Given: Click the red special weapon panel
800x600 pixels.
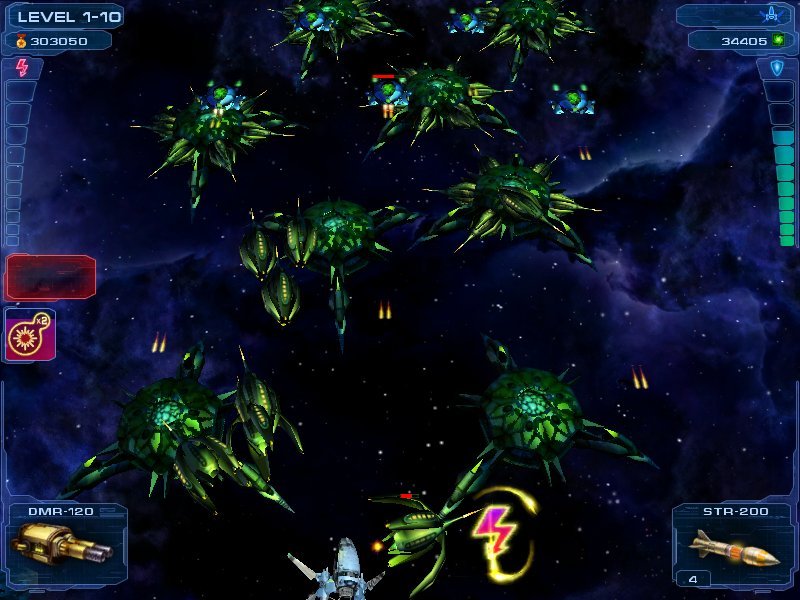Looking at the screenshot, I should pos(51,277).
